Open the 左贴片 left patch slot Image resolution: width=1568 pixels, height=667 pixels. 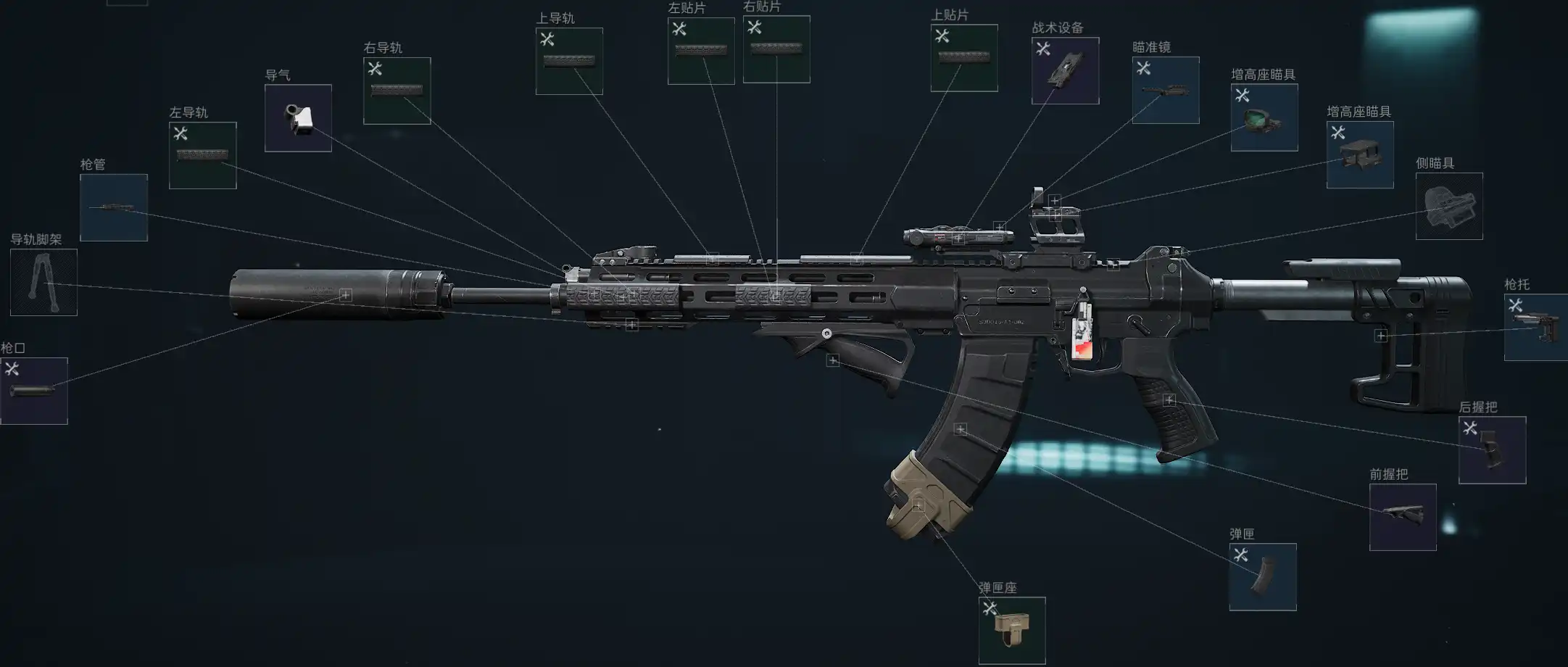(701, 51)
